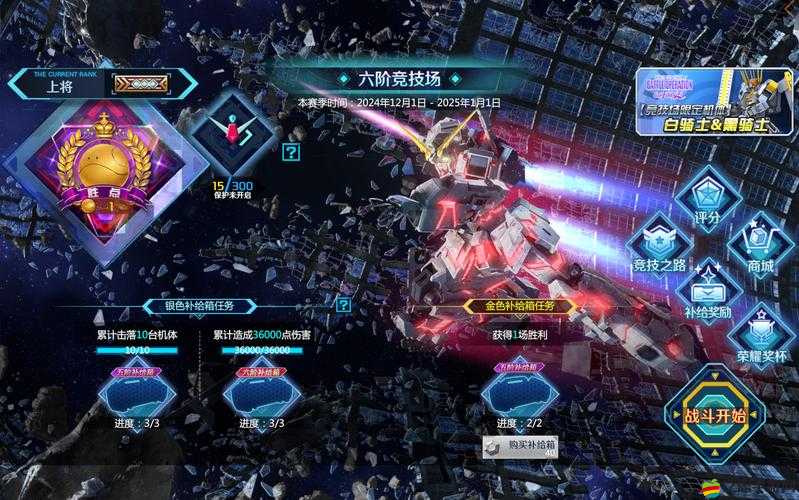The image size is (799, 500).
Task: Claim the 六阶补给箱 supply box
Action: click(261, 391)
